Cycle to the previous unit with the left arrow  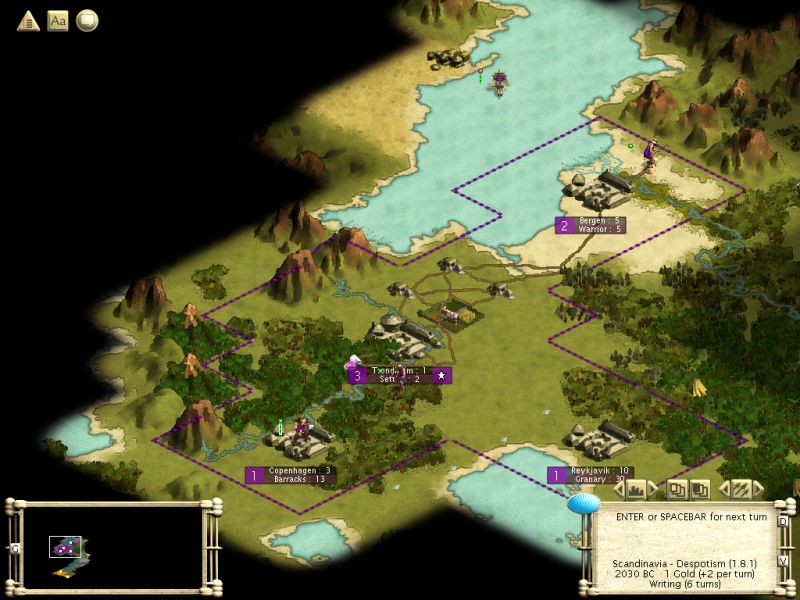724,489
